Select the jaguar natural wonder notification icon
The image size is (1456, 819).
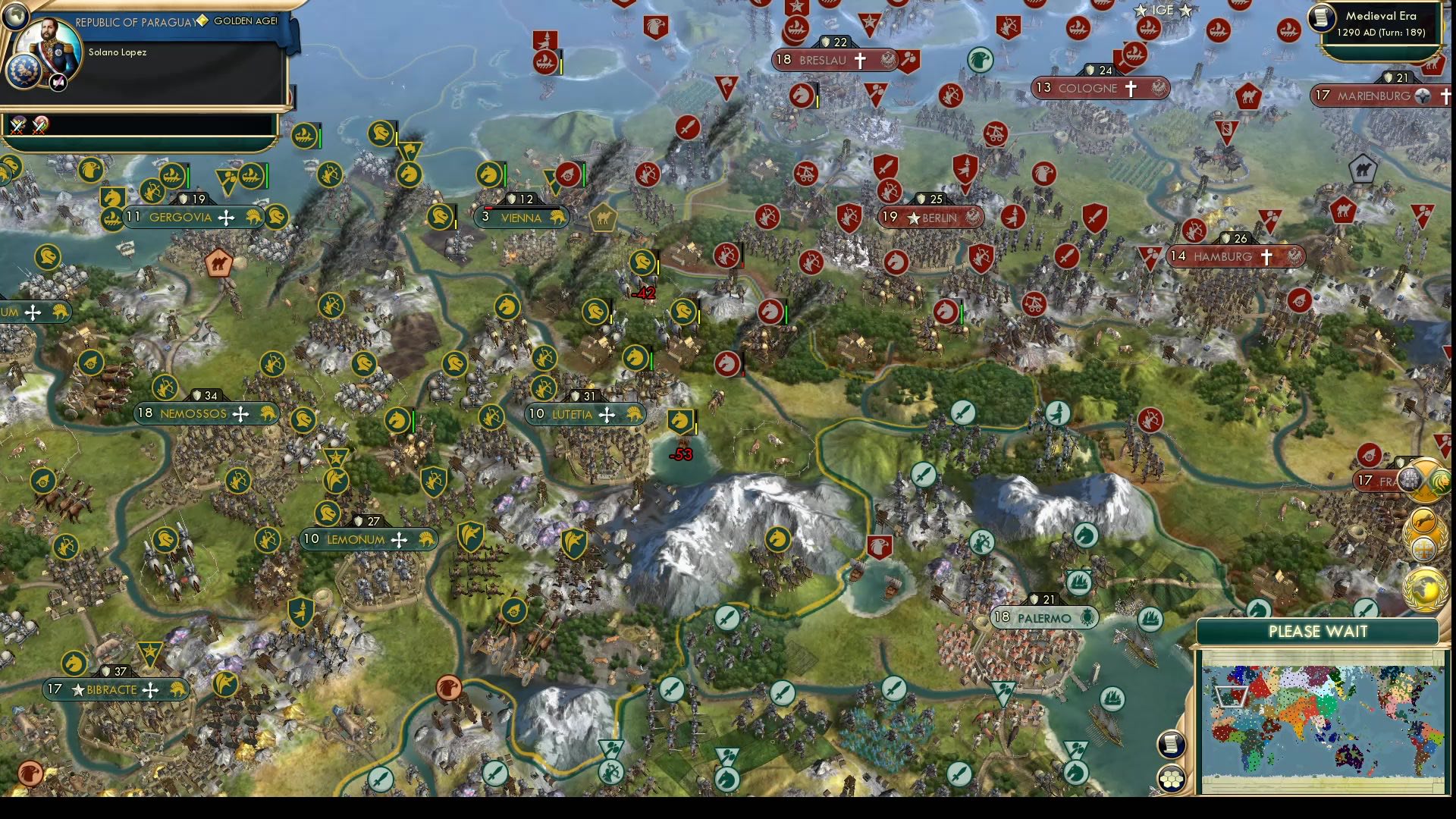[x=1423, y=519]
